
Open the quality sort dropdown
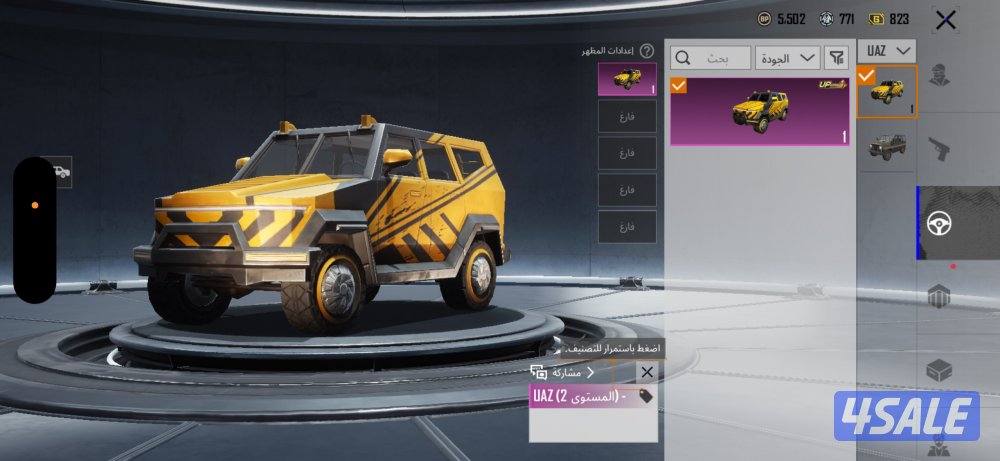pos(787,57)
